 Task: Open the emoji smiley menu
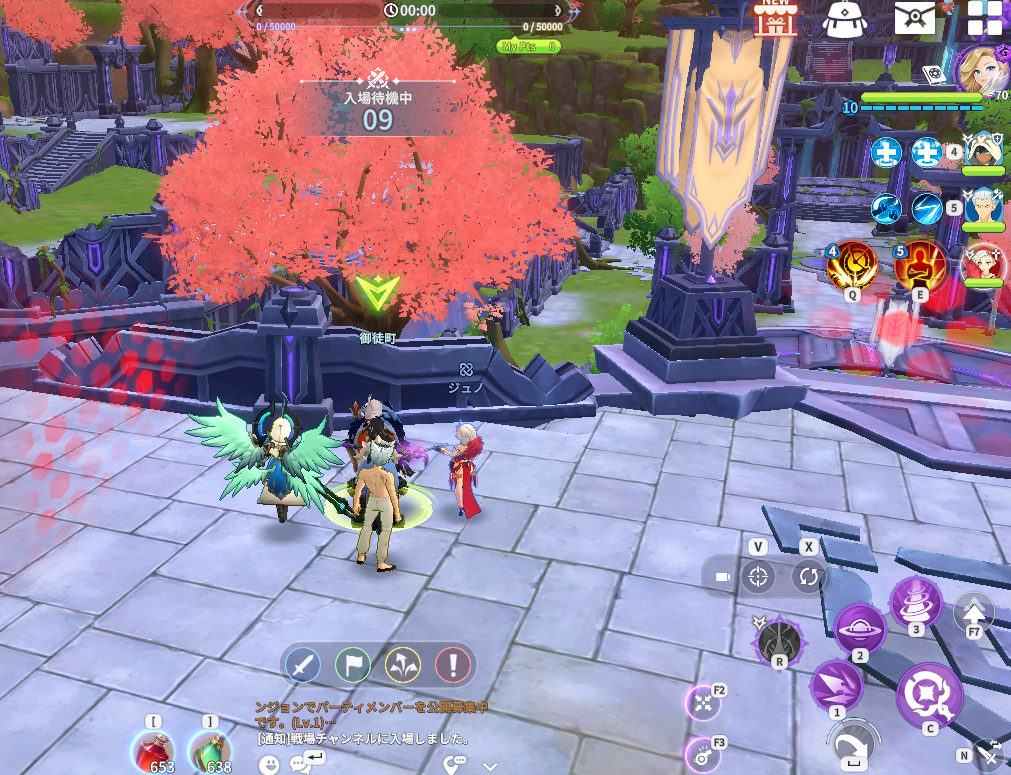[268, 765]
